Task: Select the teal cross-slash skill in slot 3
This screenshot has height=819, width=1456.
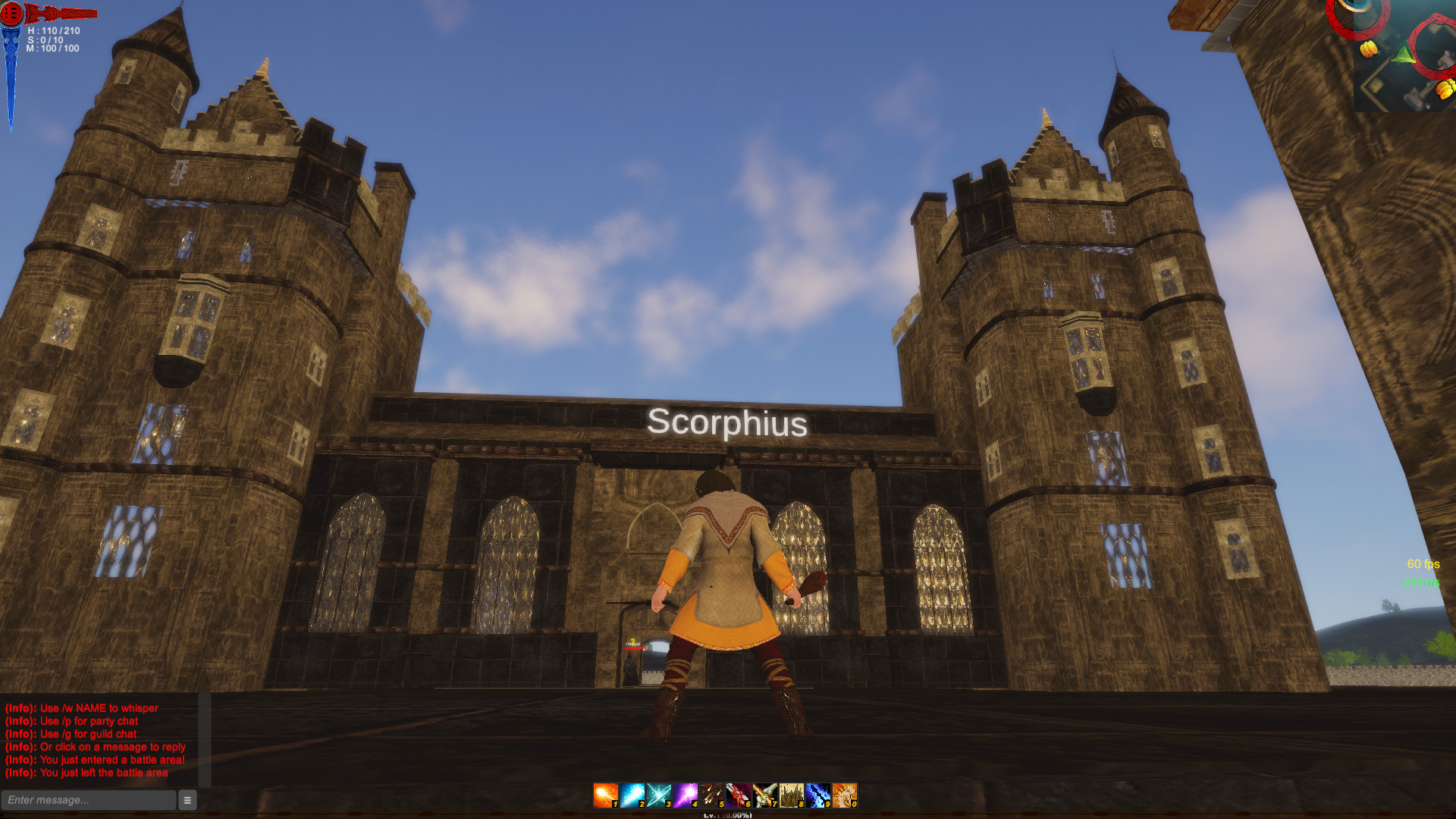Action: pos(658,796)
